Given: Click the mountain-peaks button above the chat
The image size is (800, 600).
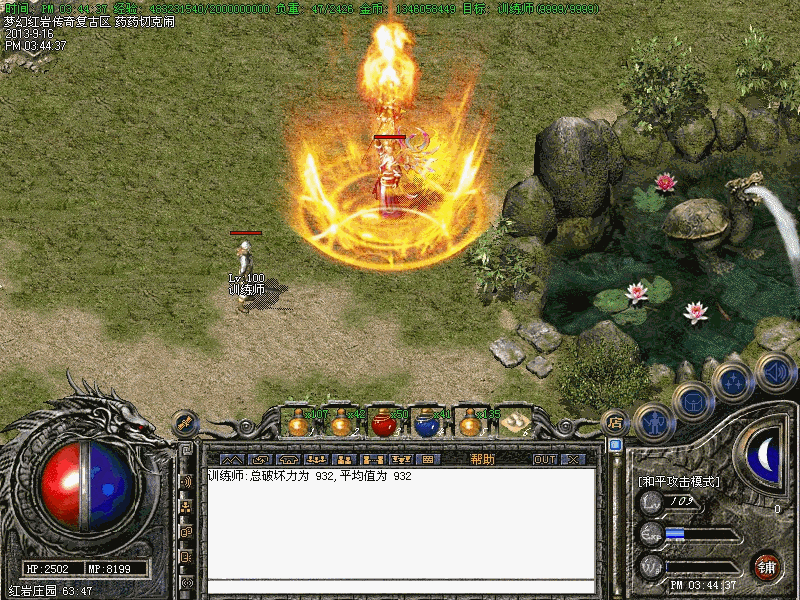Looking at the screenshot, I should point(232,459).
